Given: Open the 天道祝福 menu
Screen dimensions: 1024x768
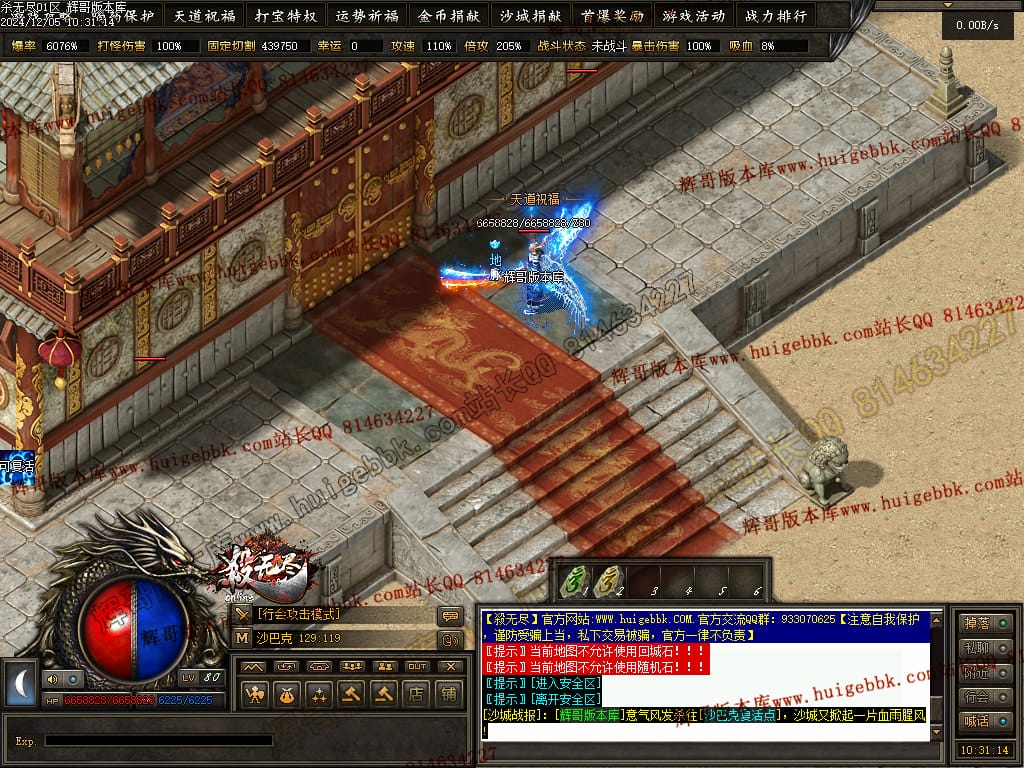Looking at the screenshot, I should point(204,16).
